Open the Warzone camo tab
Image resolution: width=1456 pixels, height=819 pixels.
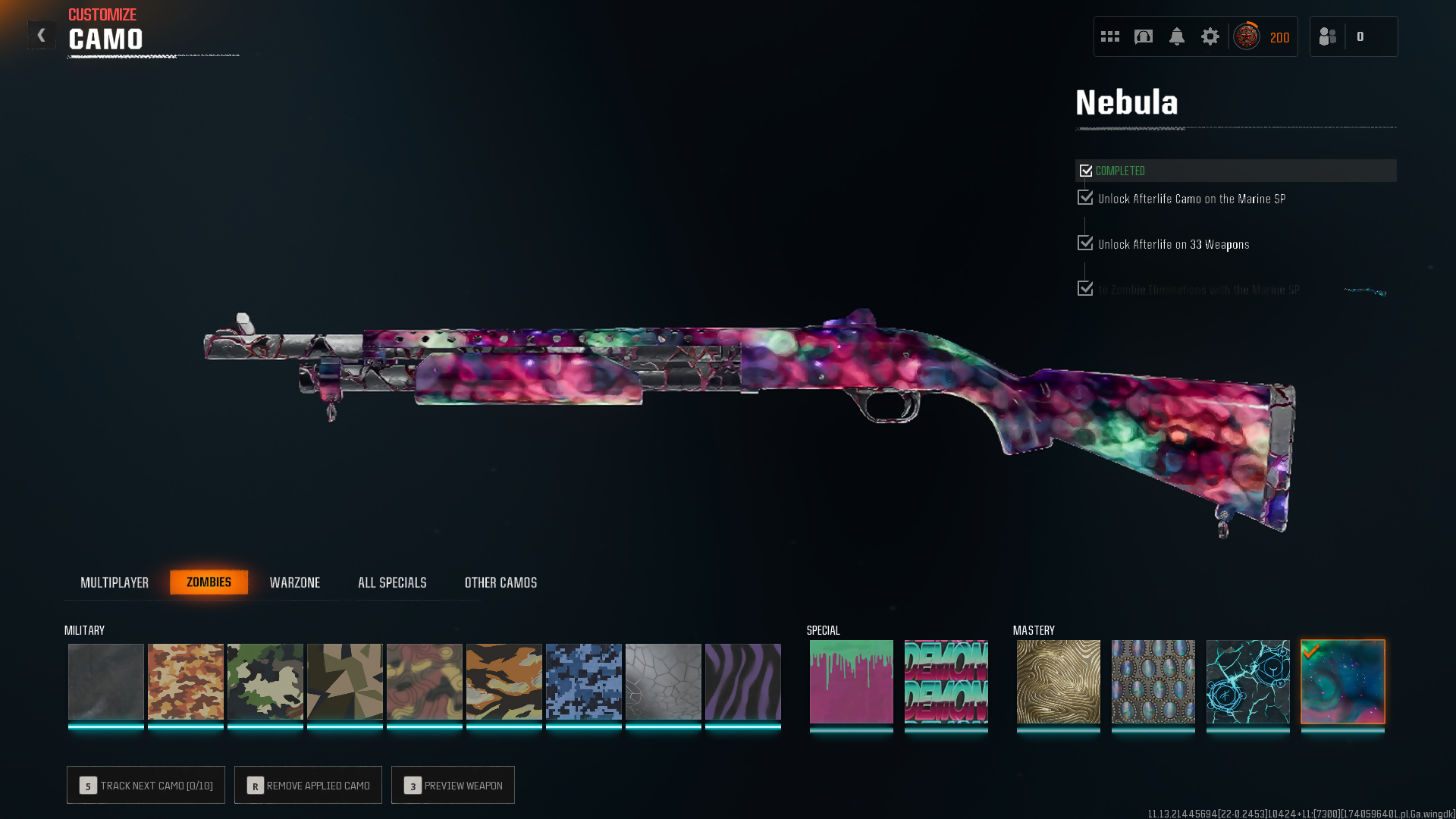point(295,582)
